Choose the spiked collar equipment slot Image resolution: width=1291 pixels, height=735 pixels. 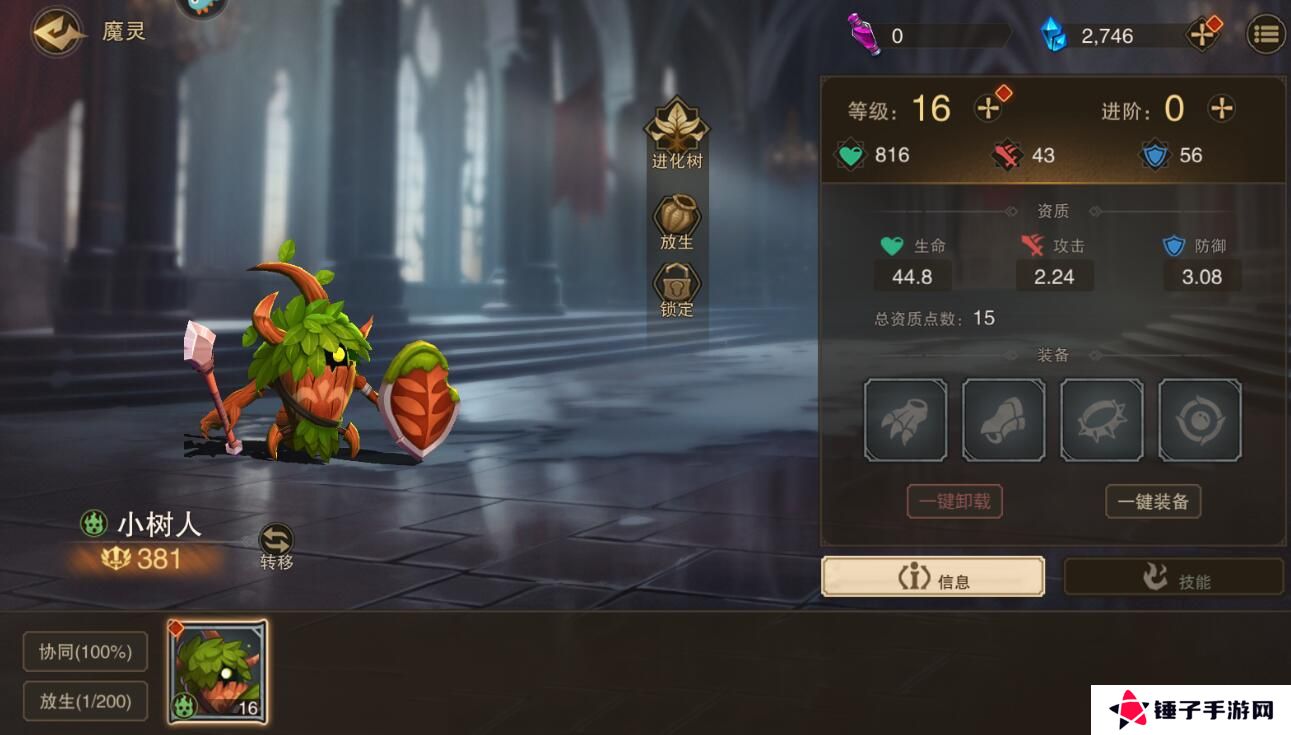pyautogui.click(x=1101, y=420)
